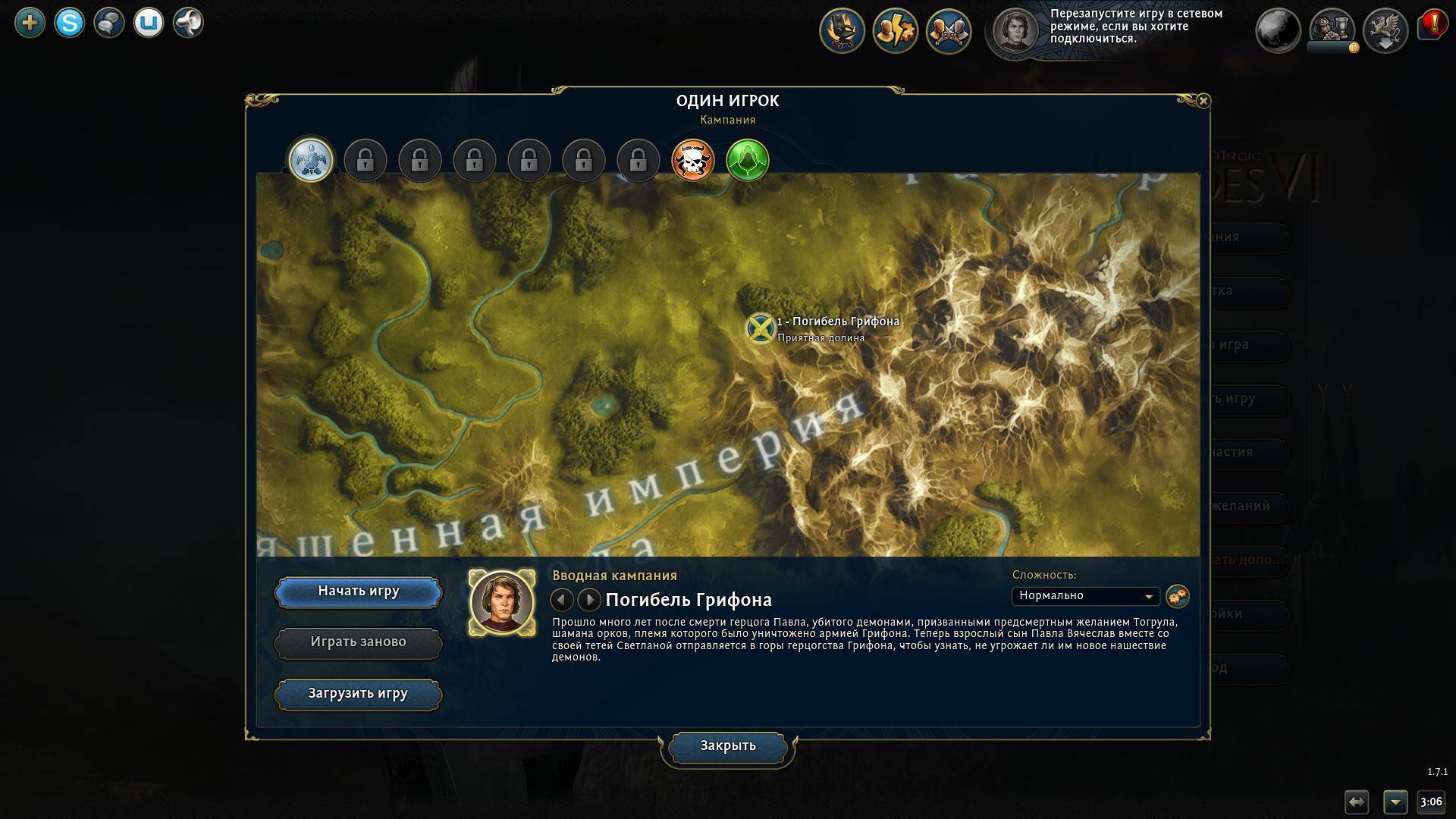The image size is (1456, 819).
Task: Click the green plus icon in top bar
Action: tap(30, 23)
